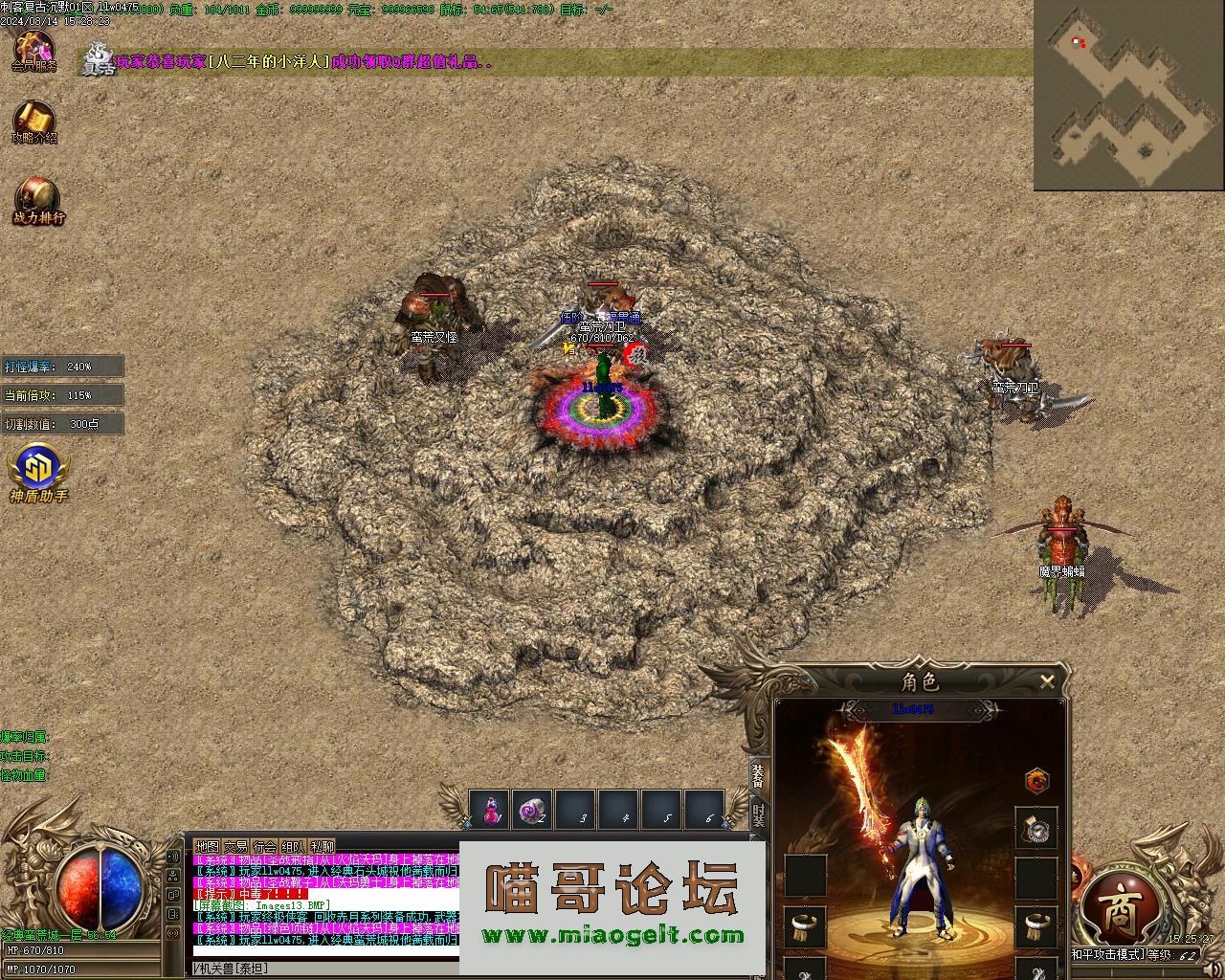The image size is (1225, 980).
Task: Select the 组队 team chat tab
Action: tap(293, 847)
